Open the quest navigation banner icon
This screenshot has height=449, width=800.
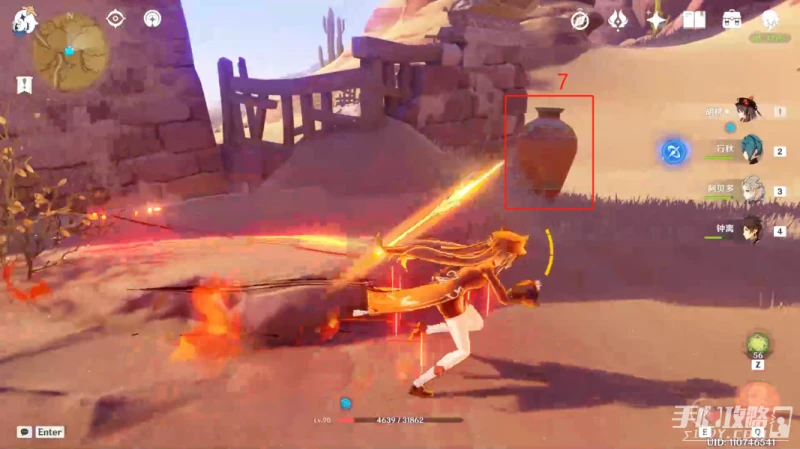pos(23,86)
